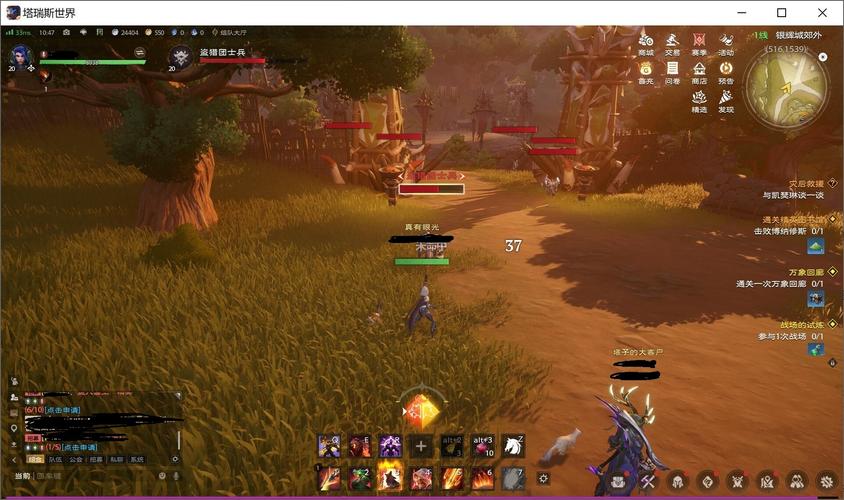Close the game window
The height and width of the screenshot is (500, 844).
point(821,12)
